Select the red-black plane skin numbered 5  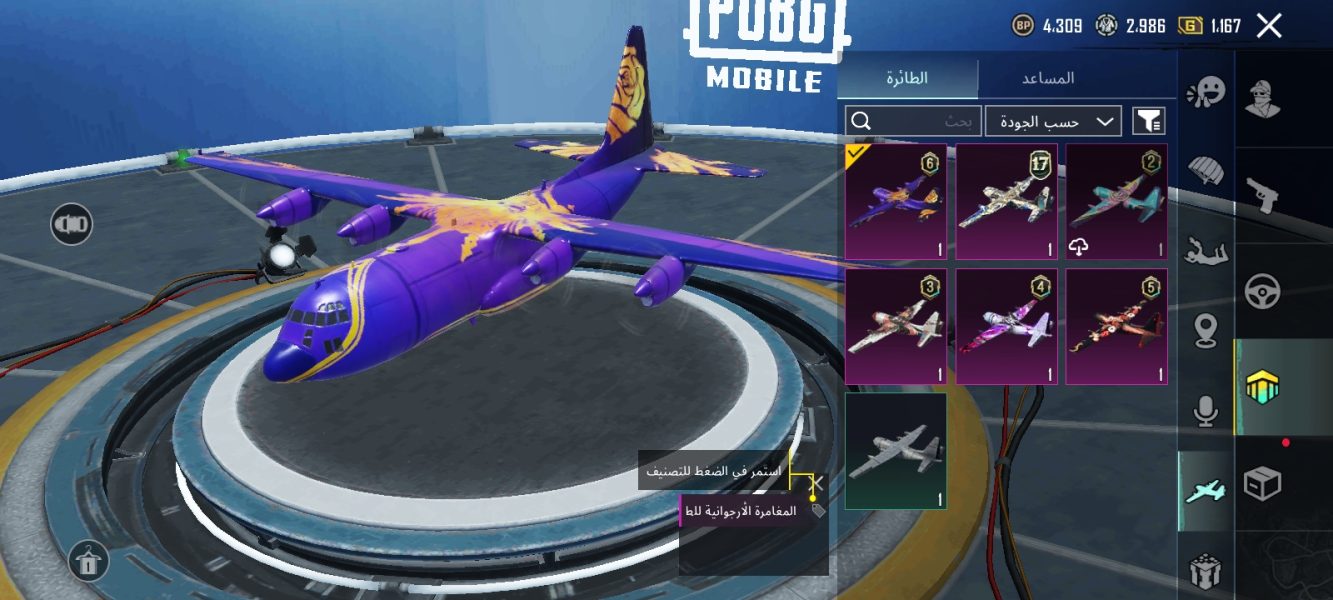(x=1116, y=326)
